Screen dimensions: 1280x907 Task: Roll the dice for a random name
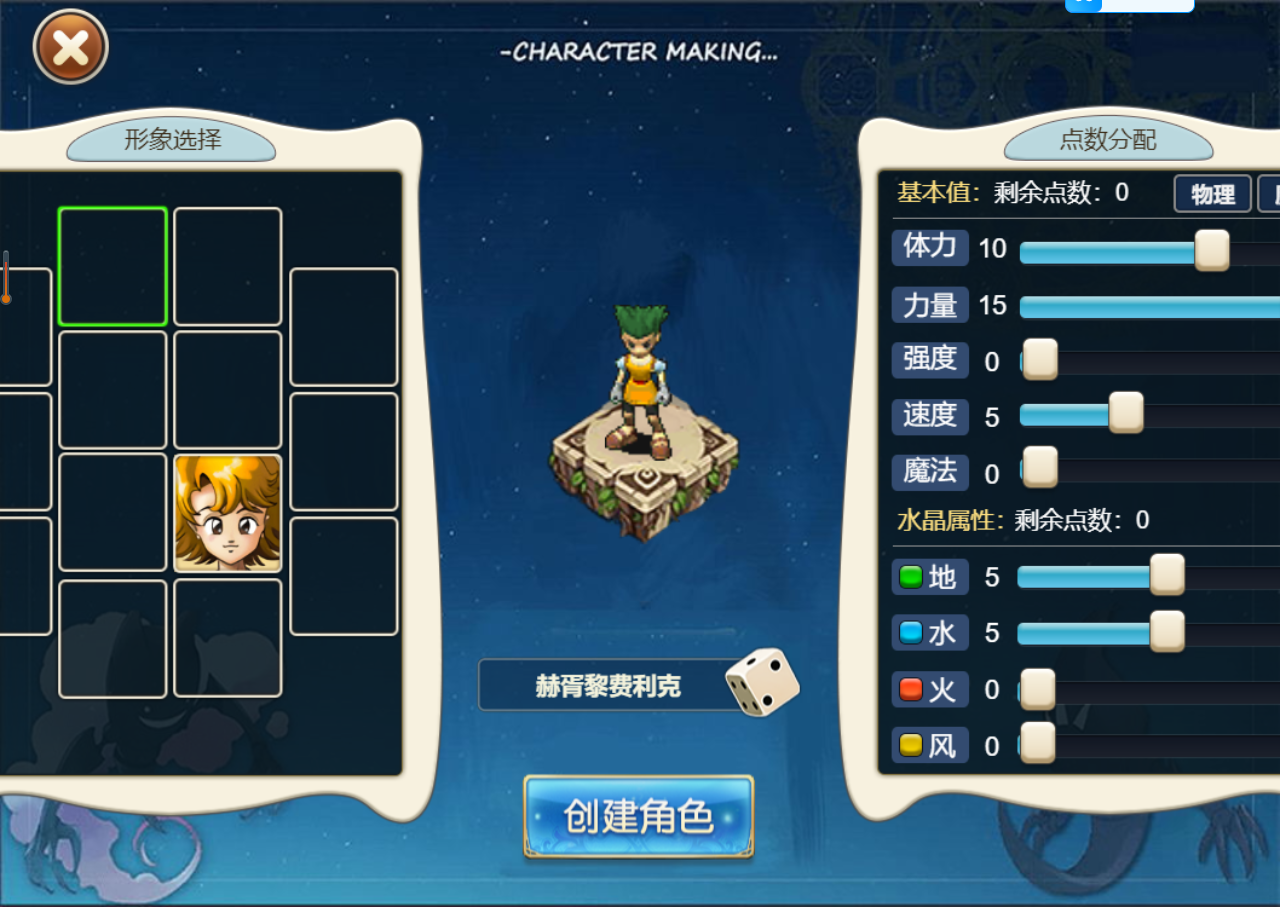pos(762,682)
